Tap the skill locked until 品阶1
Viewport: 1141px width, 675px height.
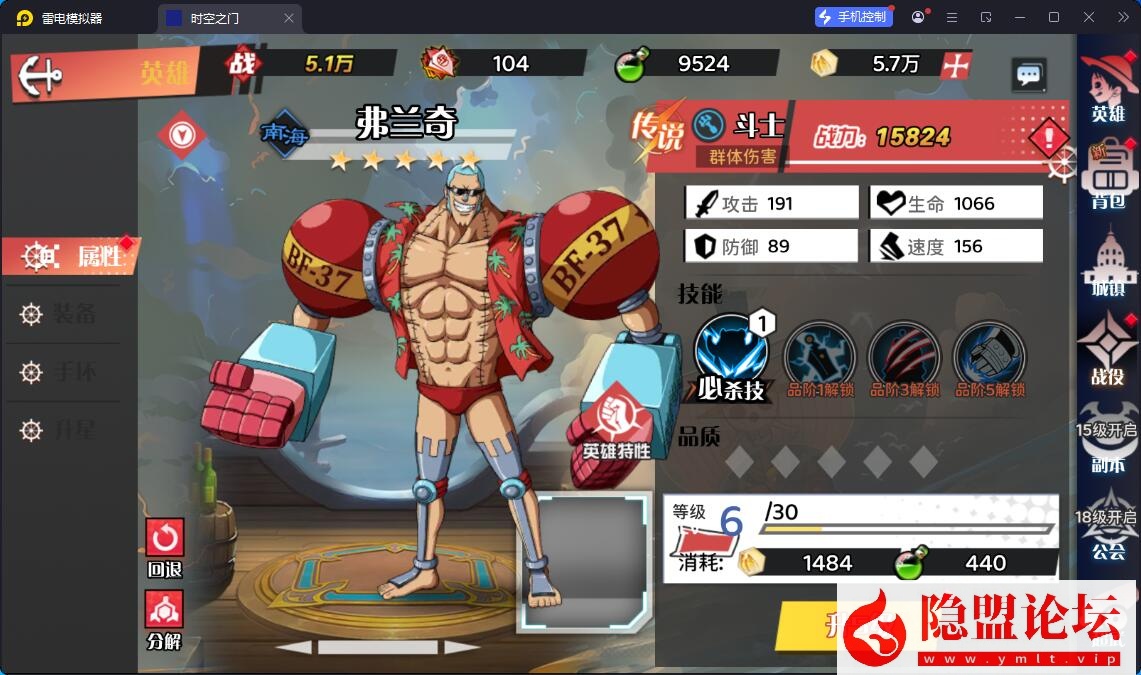click(819, 357)
